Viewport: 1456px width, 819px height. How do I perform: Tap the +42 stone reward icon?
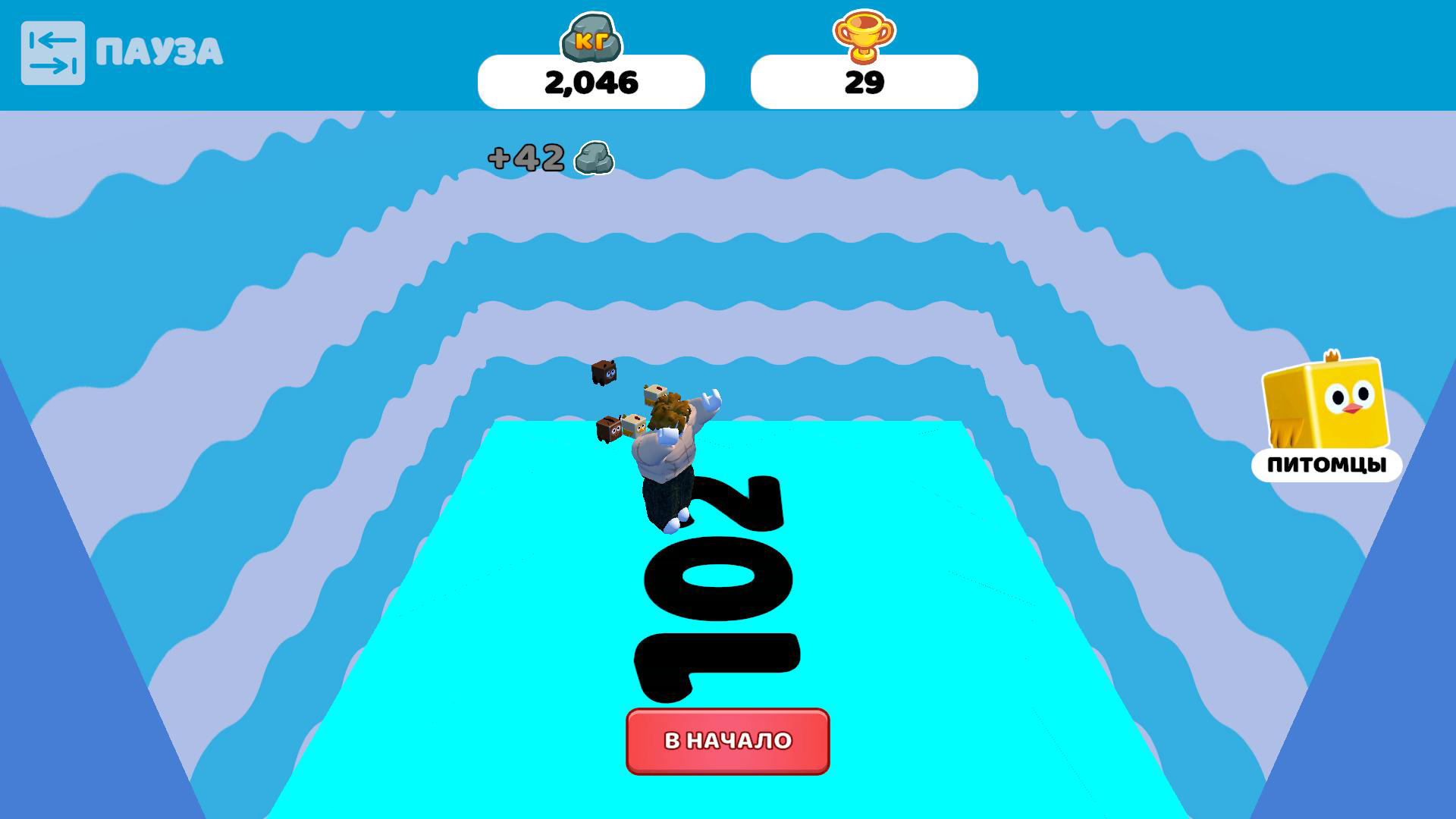click(596, 157)
